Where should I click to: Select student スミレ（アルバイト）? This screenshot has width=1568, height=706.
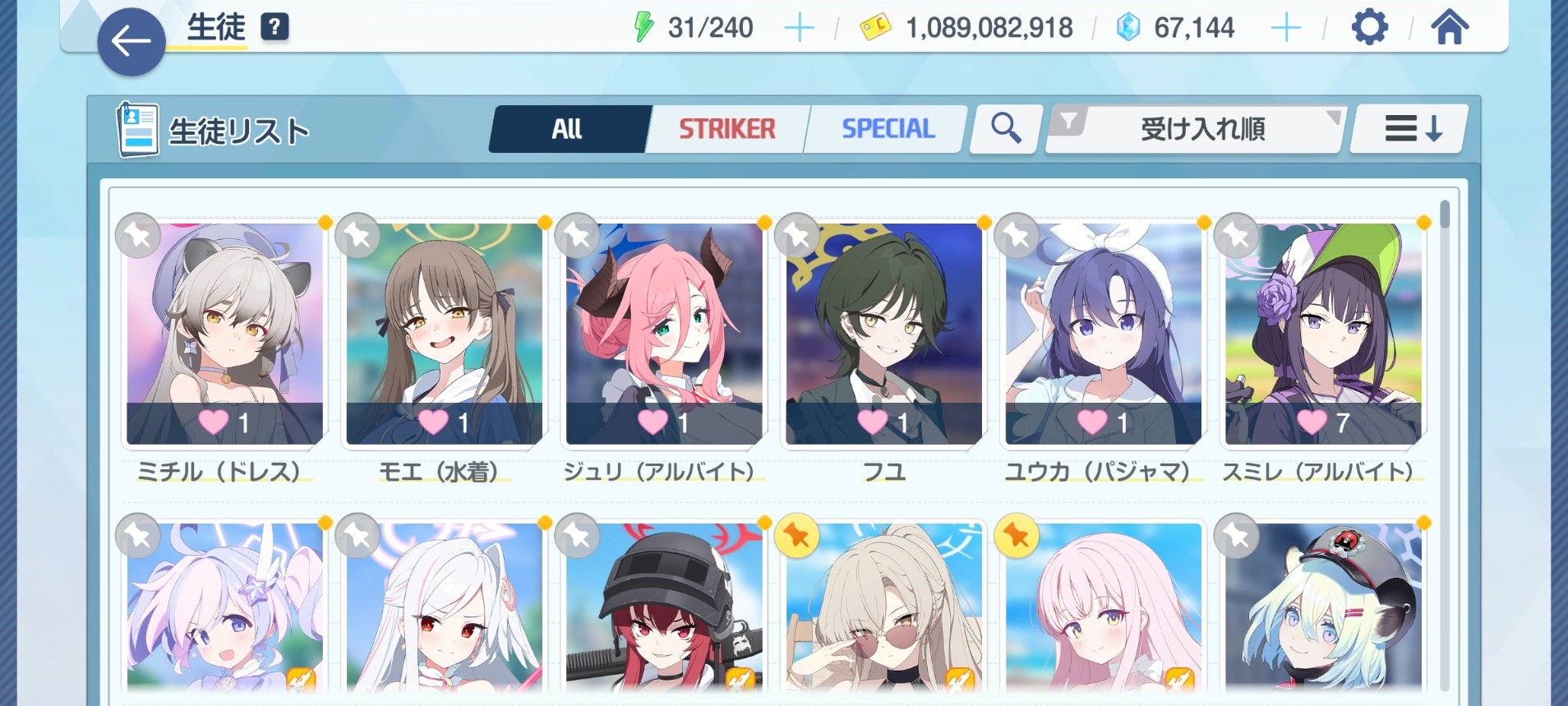click(1323, 335)
